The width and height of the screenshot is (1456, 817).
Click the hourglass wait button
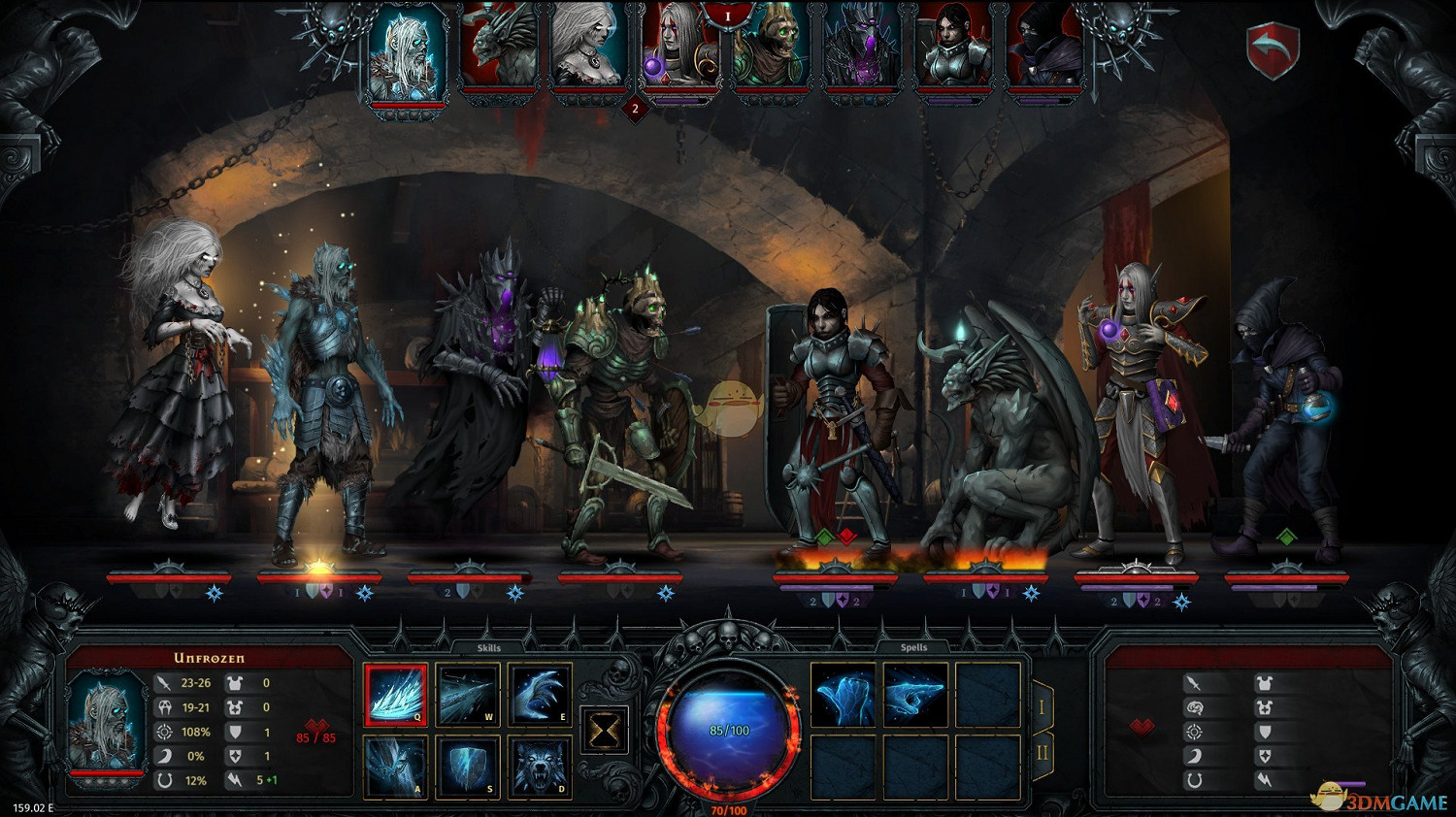(604, 731)
